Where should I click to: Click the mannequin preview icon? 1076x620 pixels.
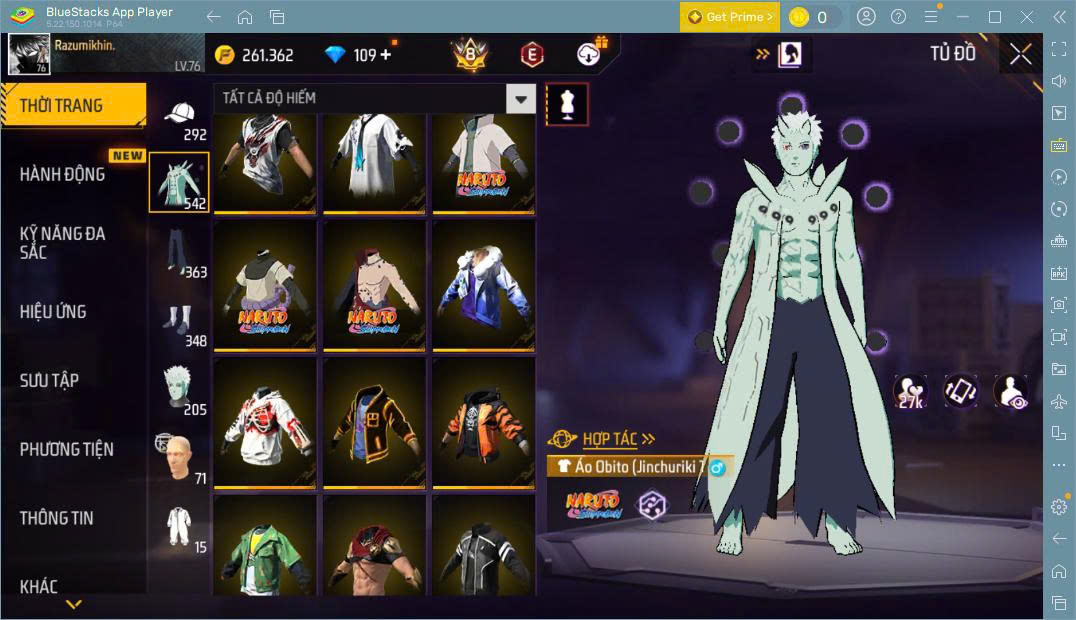tap(567, 104)
